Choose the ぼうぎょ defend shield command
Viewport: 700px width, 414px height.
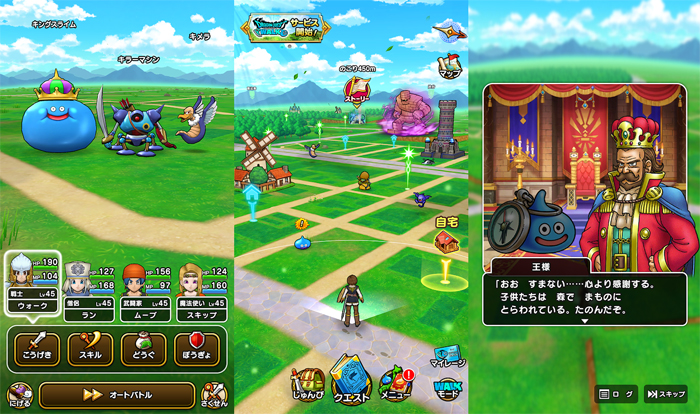[x=196, y=347]
